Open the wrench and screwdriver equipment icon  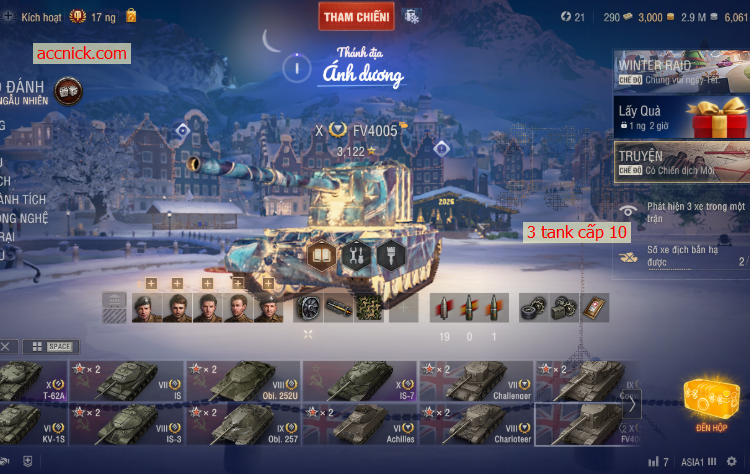tap(357, 255)
